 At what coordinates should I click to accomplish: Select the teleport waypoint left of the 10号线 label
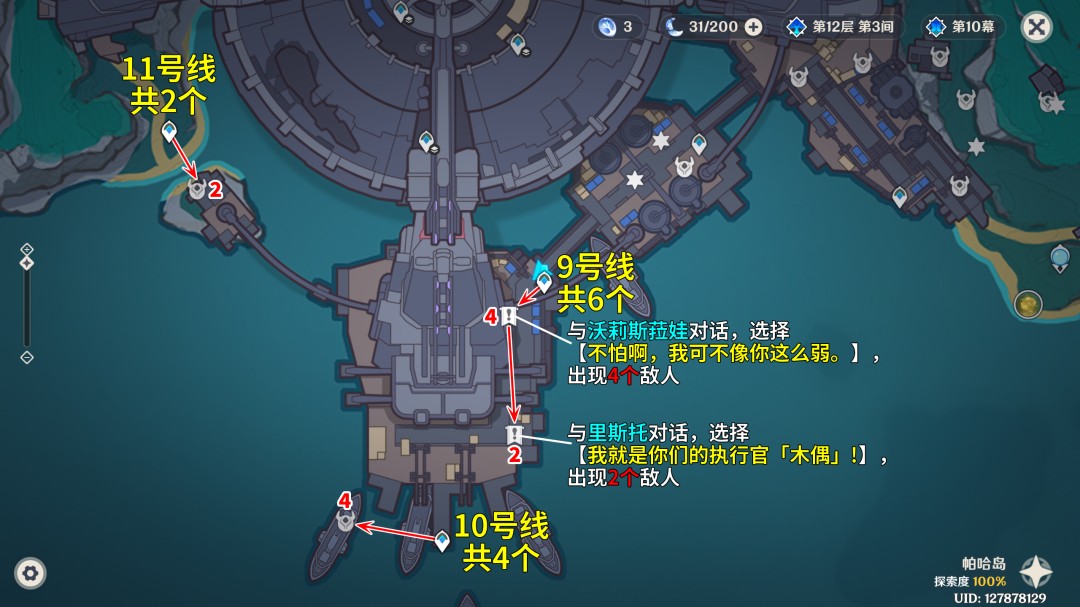pyautogui.click(x=442, y=541)
